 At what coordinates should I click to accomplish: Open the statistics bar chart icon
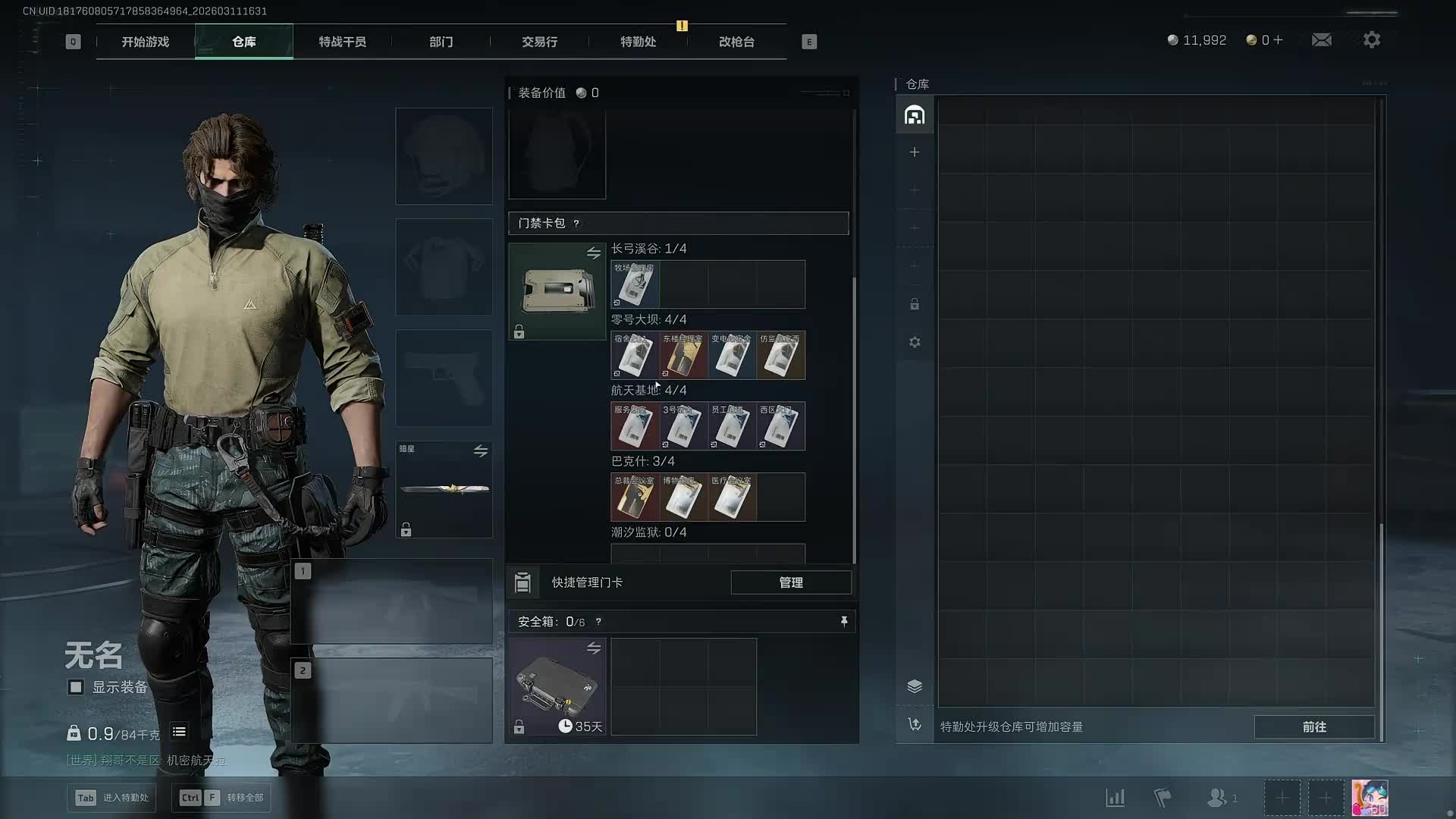coord(1115,798)
